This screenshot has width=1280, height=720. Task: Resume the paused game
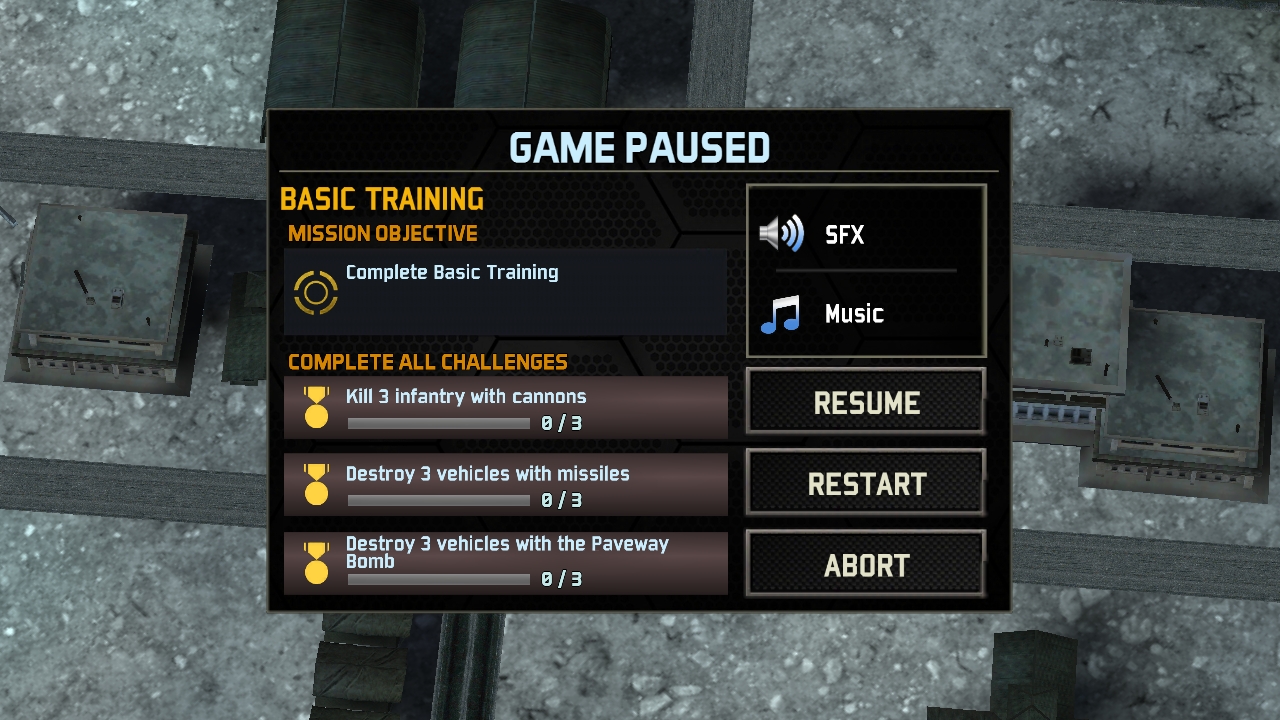tap(866, 402)
